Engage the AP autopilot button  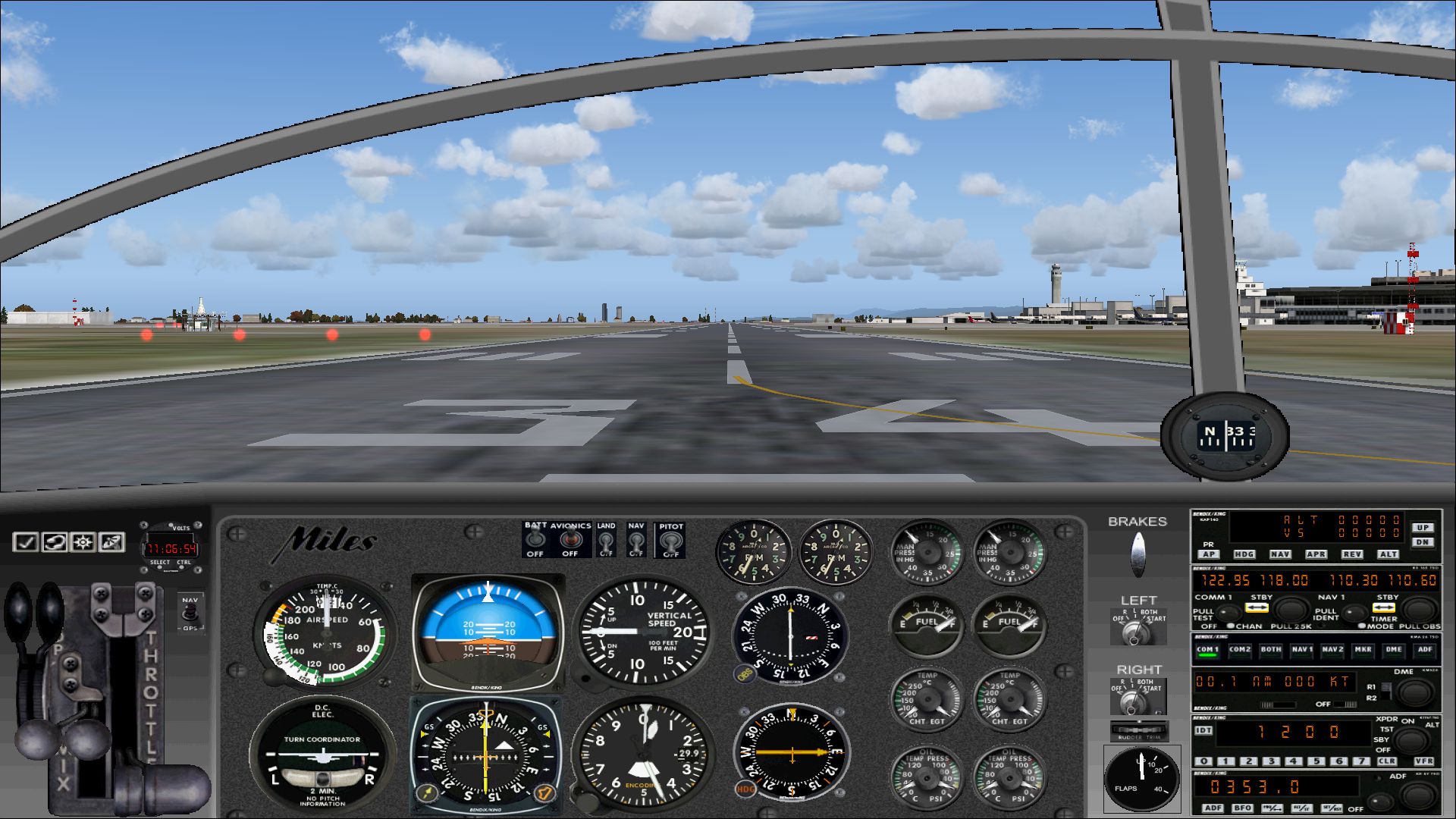point(1209,554)
